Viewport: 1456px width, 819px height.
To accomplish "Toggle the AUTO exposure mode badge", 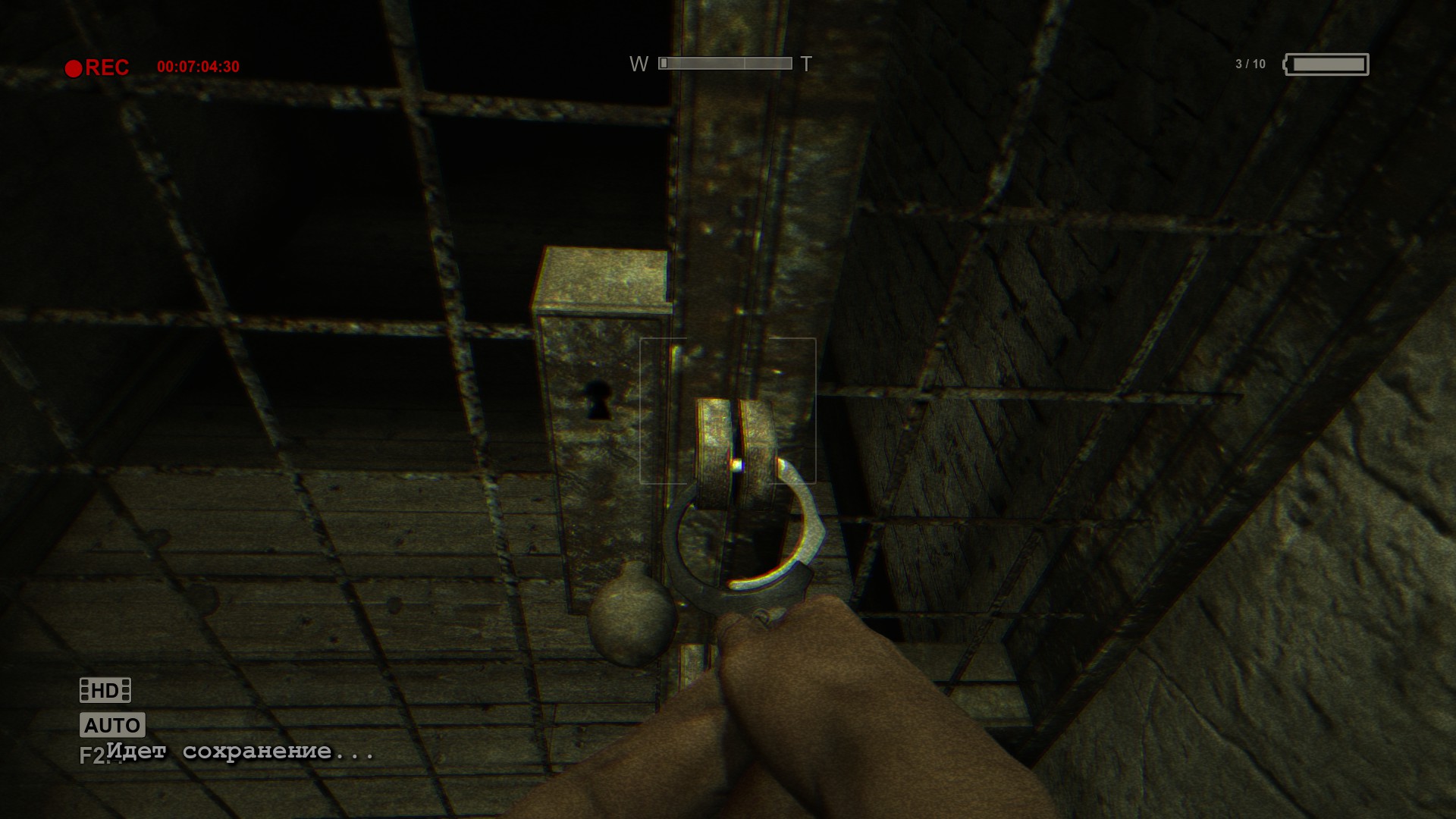I will point(111,726).
